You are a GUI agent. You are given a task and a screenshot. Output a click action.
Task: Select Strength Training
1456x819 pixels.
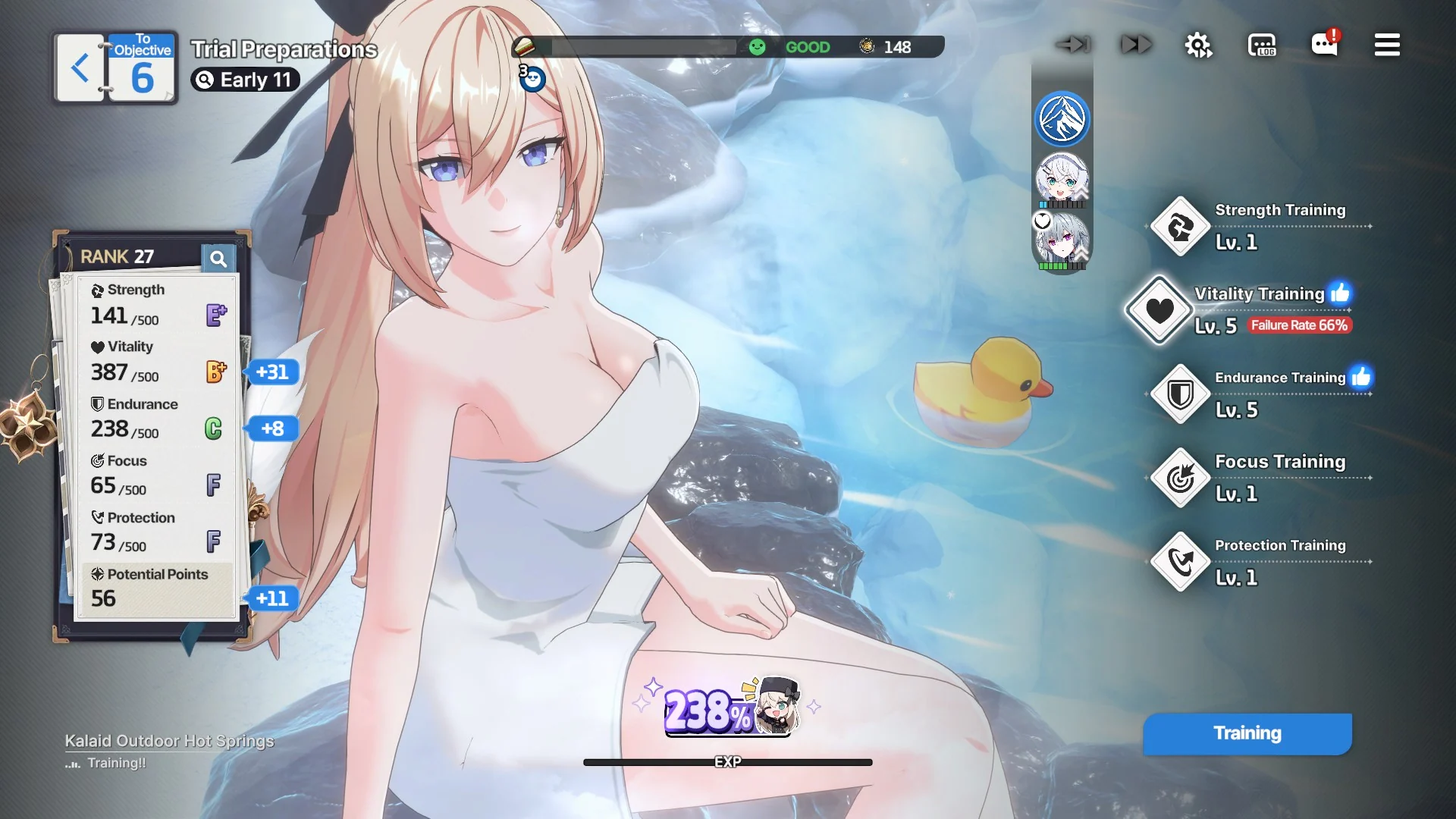click(1180, 227)
